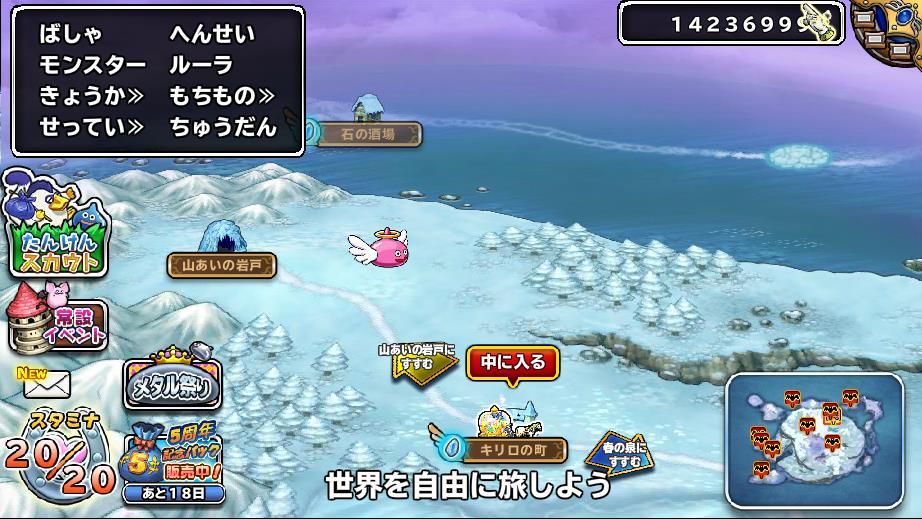Click the red 中に入る button
The width and height of the screenshot is (922, 519).
click(x=513, y=363)
